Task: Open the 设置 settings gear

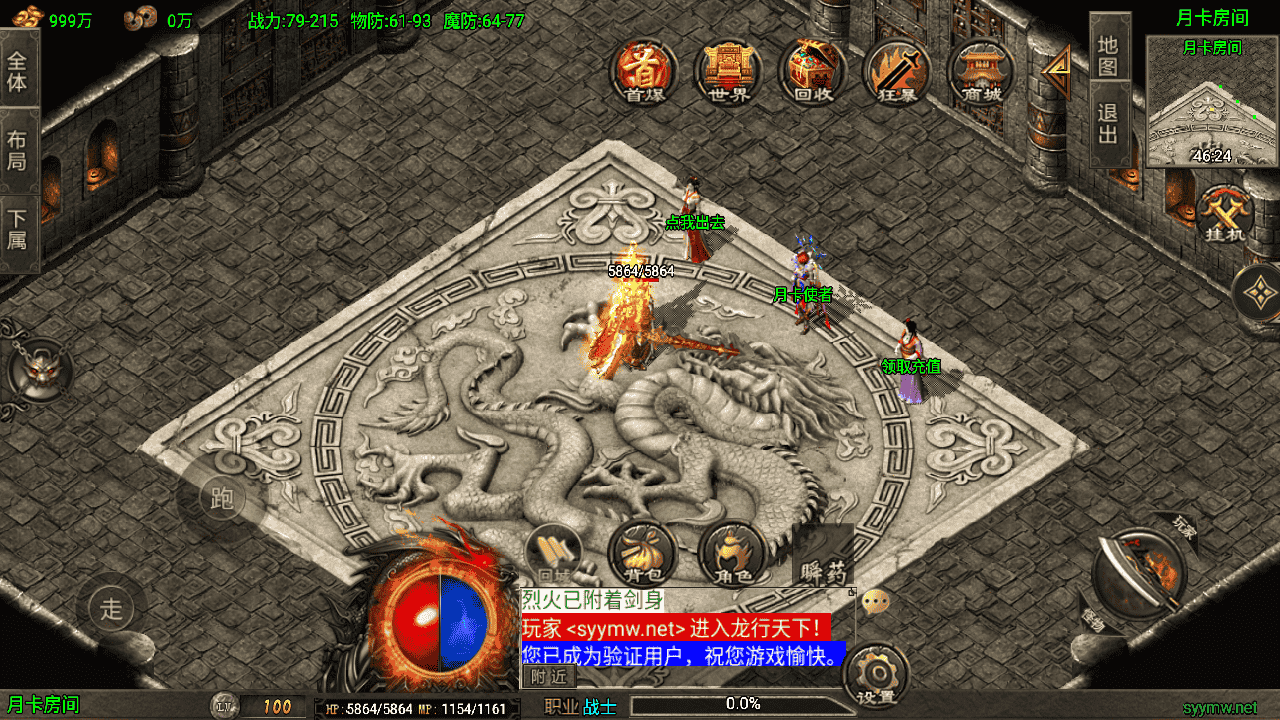Action: pyautogui.click(x=876, y=676)
